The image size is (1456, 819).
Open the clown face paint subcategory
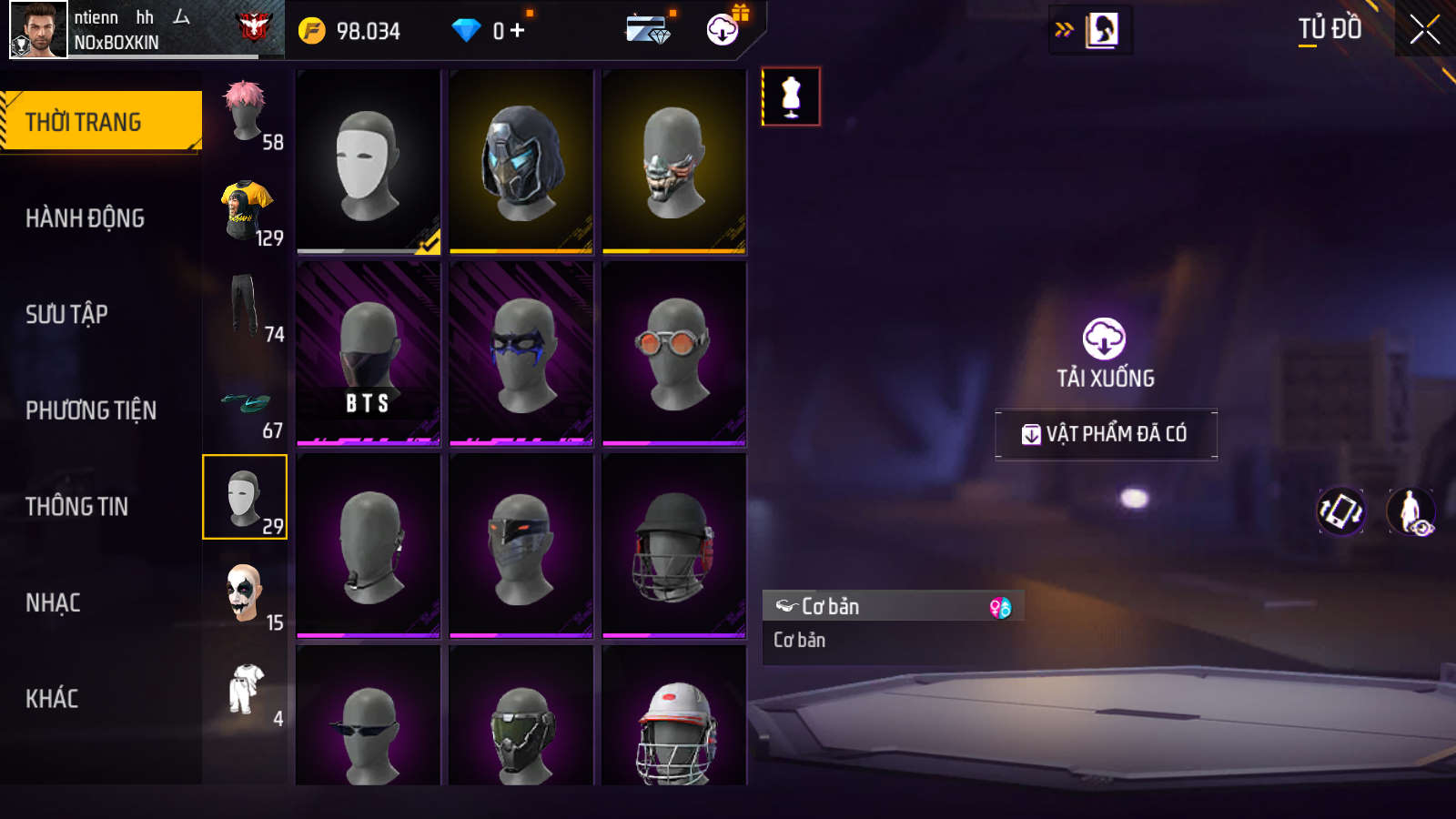[244, 594]
